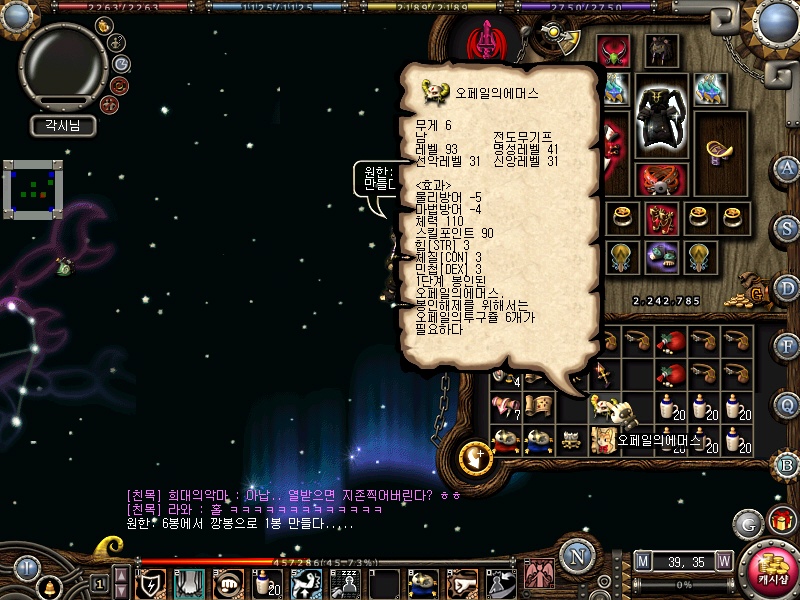Click the round G button
Screen dimensions: 800x600
point(748,522)
